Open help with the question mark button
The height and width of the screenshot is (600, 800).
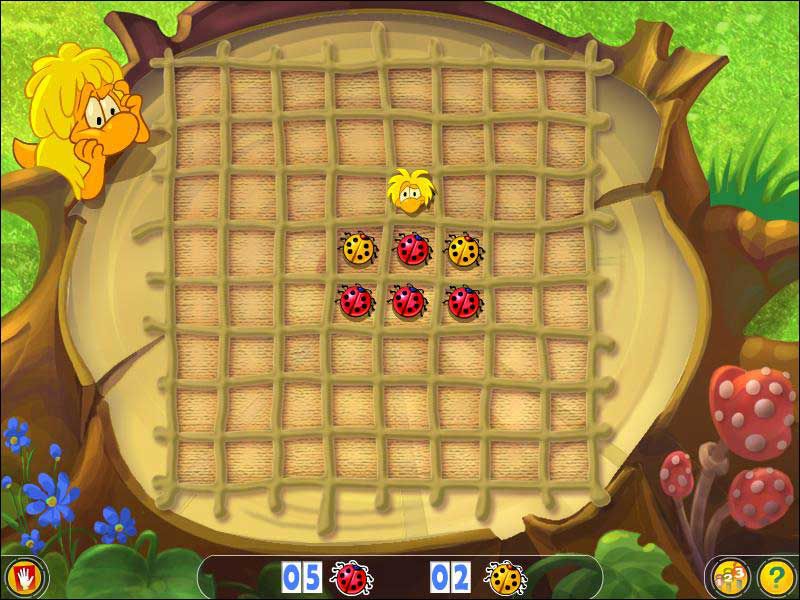[x=775, y=577]
